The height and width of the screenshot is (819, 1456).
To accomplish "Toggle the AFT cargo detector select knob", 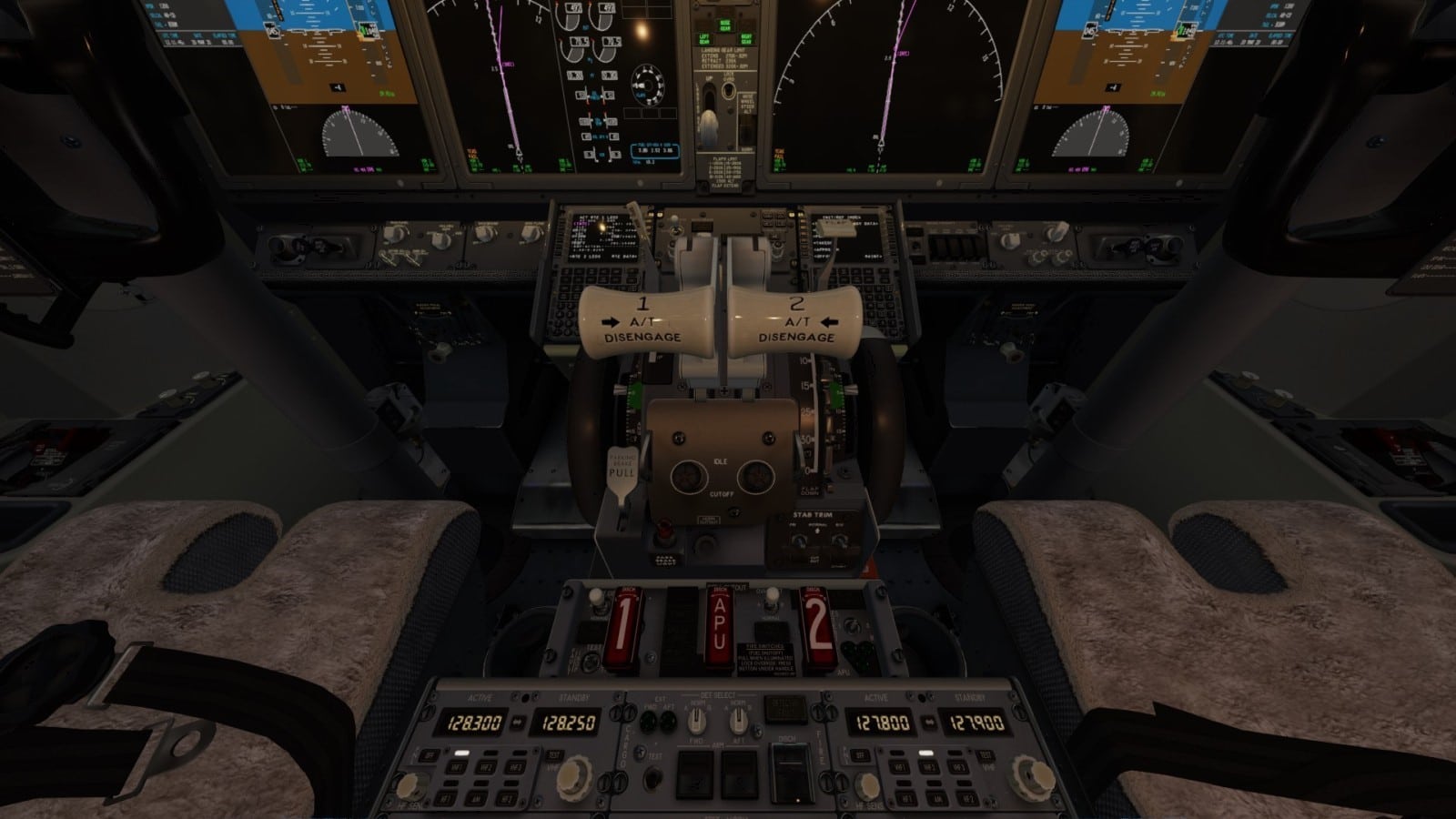I will pyautogui.click(x=738, y=722).
